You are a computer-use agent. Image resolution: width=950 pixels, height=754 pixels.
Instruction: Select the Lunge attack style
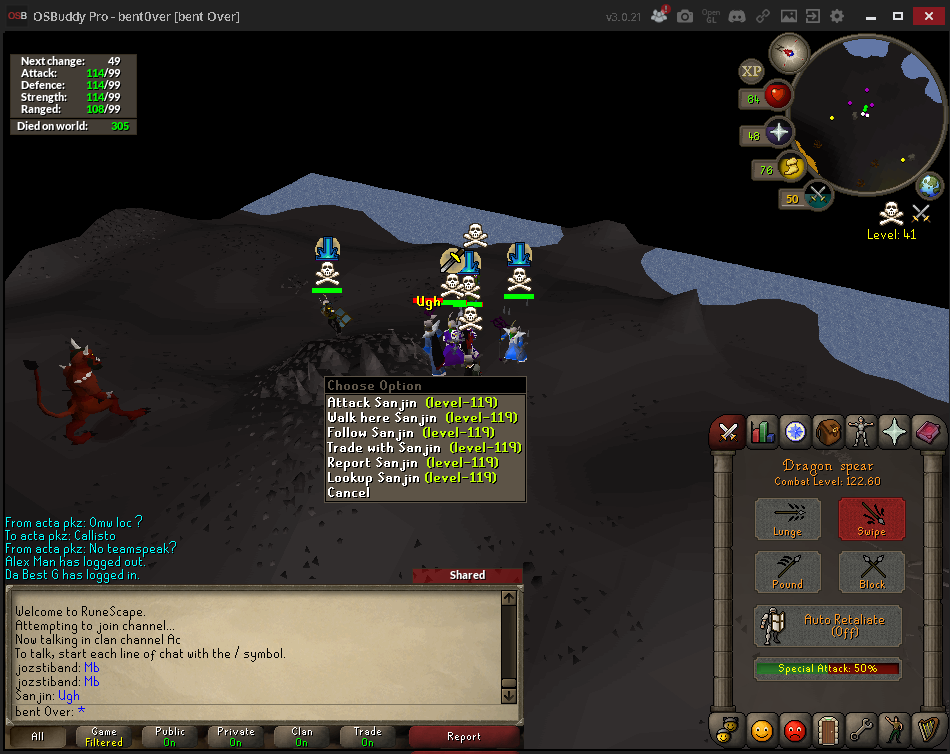(787, 519)
